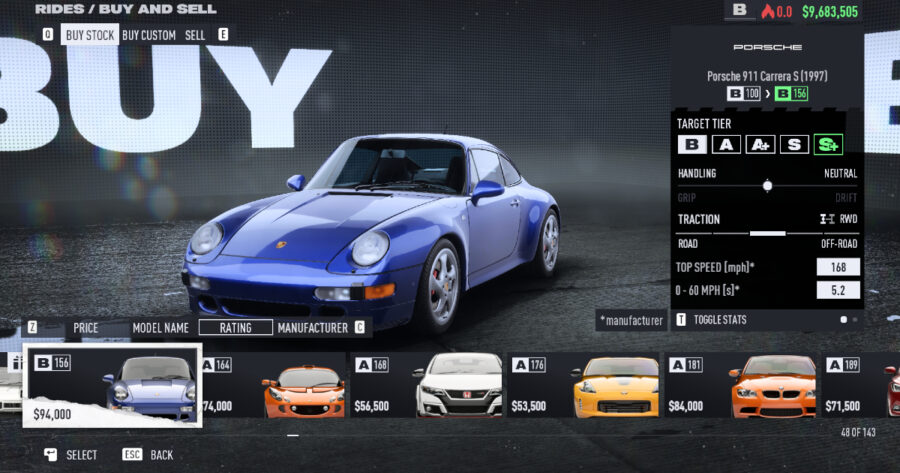
Task: Sort cars by Manufacturer
Action: pyautogui.click(x=312, y=327)
